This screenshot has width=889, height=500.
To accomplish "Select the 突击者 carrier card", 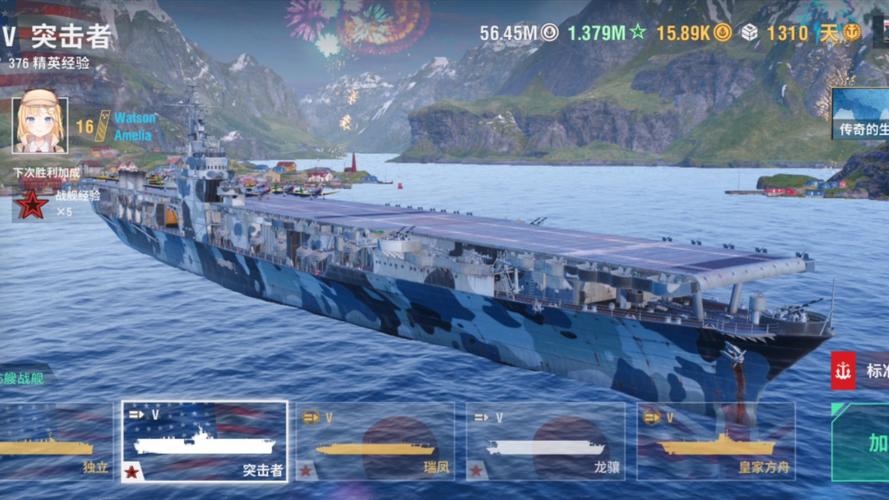I will tap(205, 442).
